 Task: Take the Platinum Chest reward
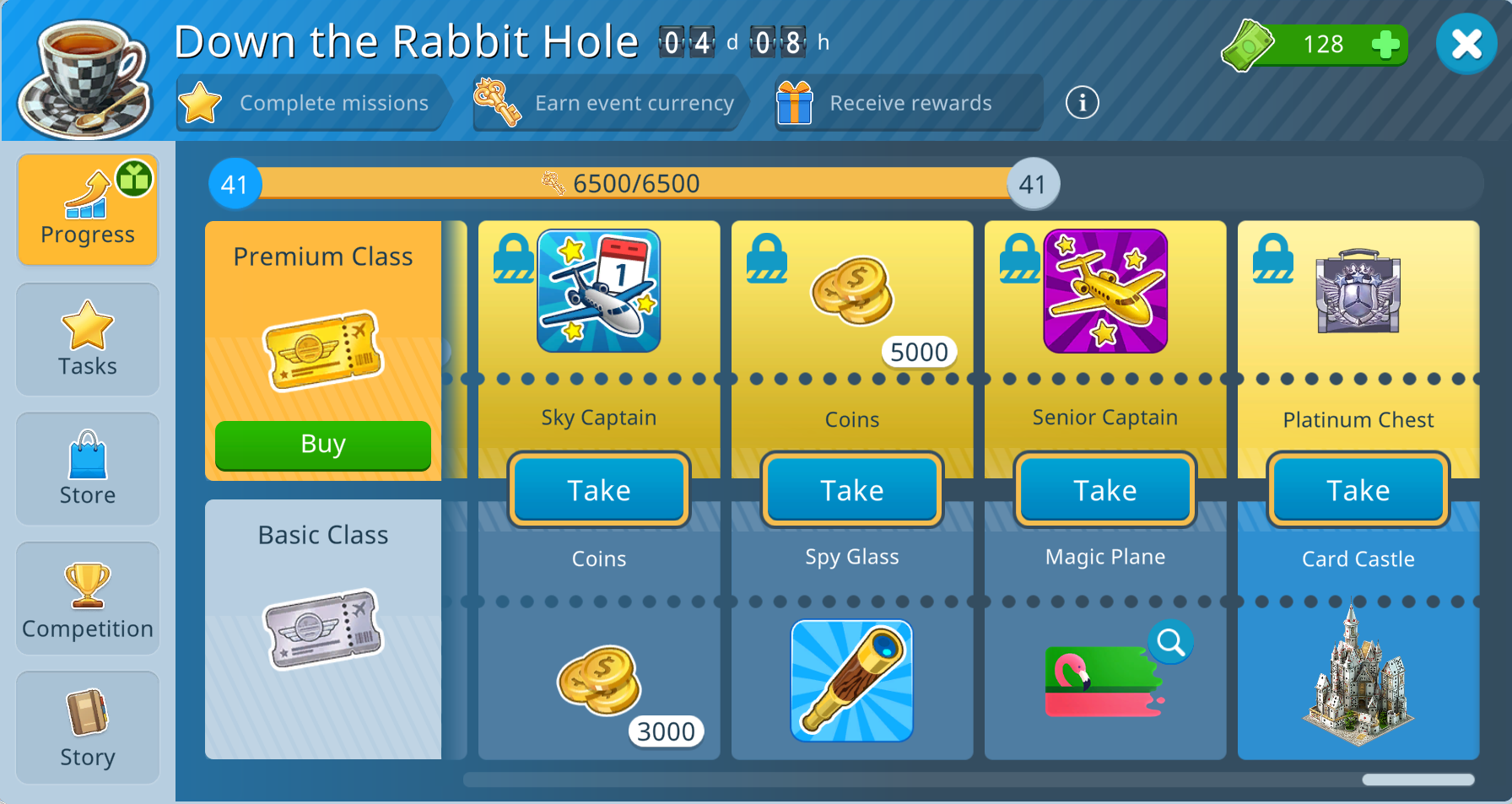point(1358,490)
